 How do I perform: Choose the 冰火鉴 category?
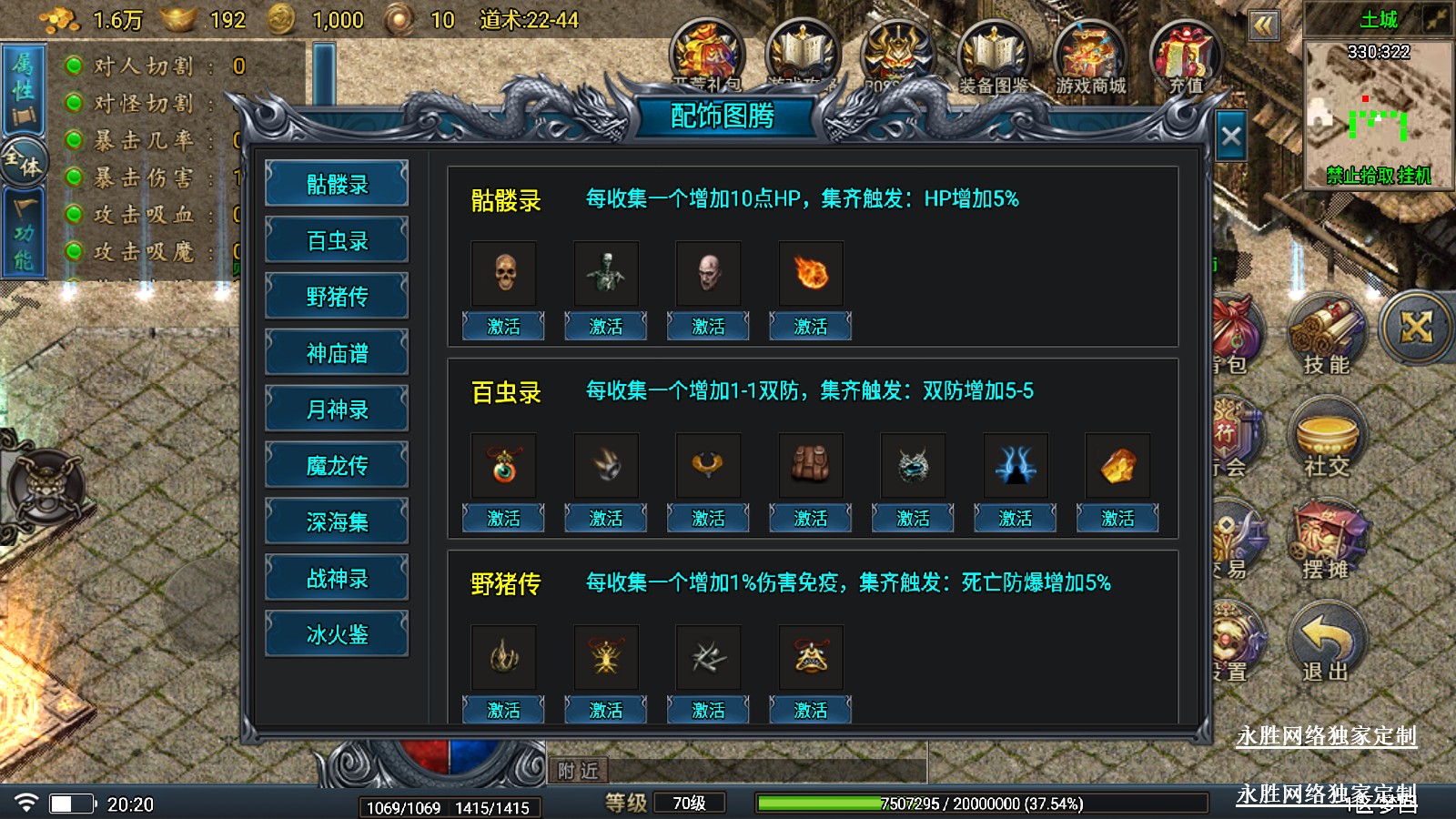[x=337, y=634]
